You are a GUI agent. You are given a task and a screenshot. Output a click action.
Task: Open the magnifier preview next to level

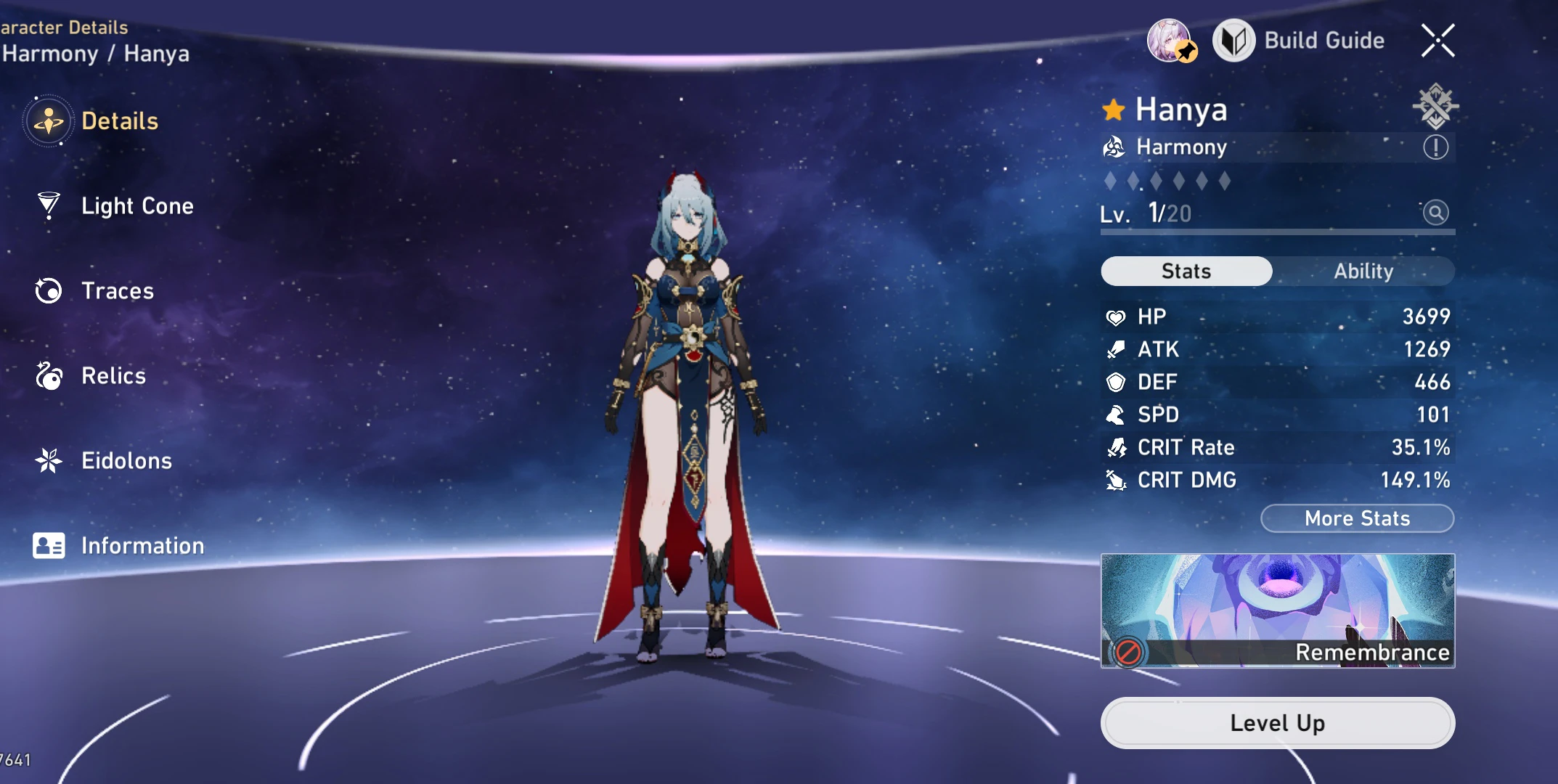[1435, 213]
